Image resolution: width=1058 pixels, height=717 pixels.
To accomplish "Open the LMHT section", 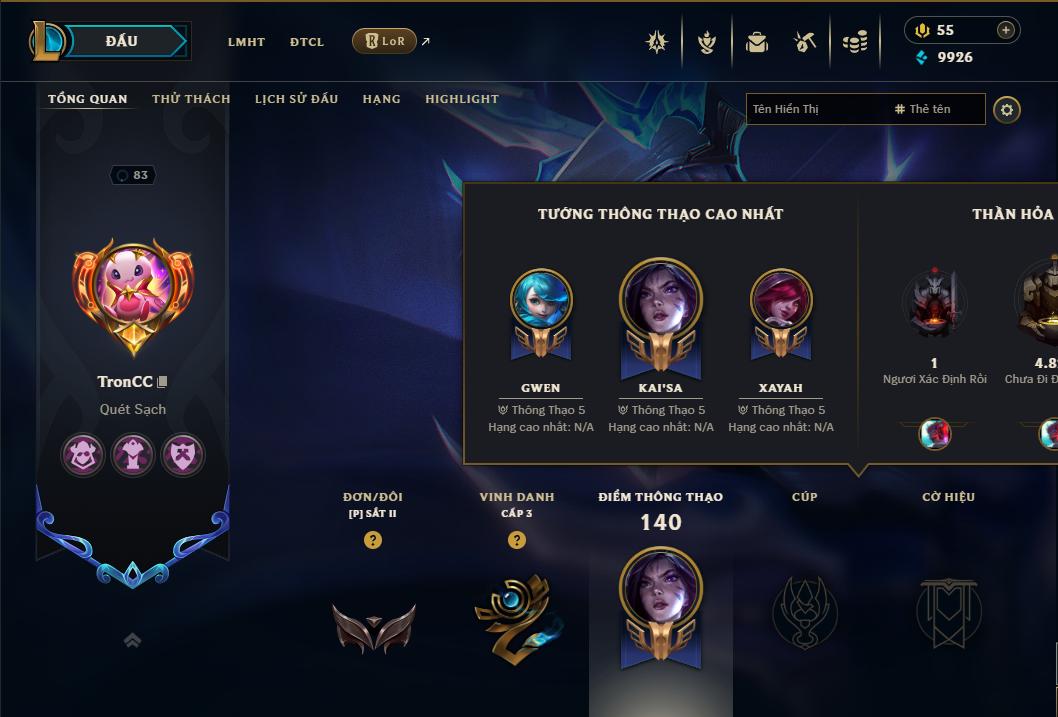I will 246,42.
